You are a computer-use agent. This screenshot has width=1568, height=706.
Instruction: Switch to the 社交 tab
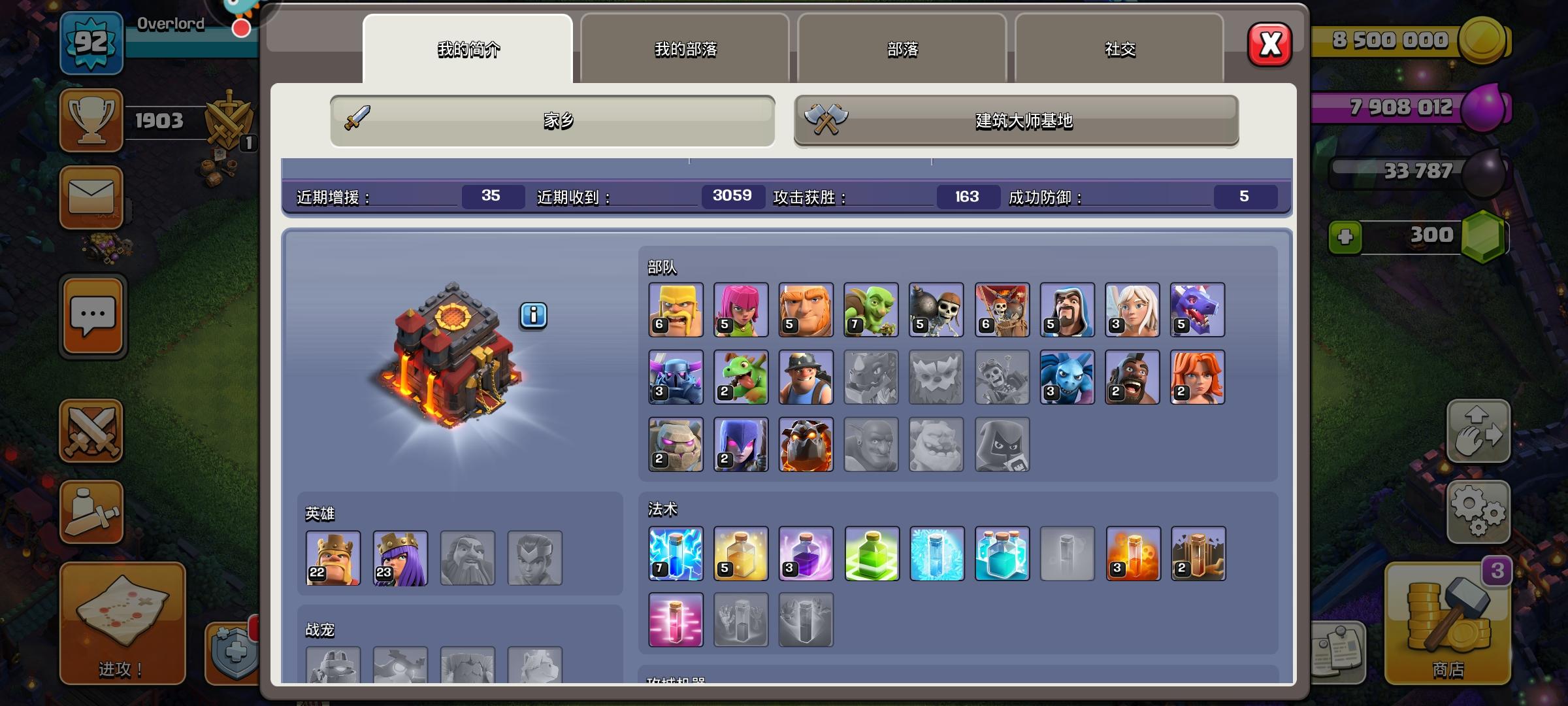[1119, 48]
